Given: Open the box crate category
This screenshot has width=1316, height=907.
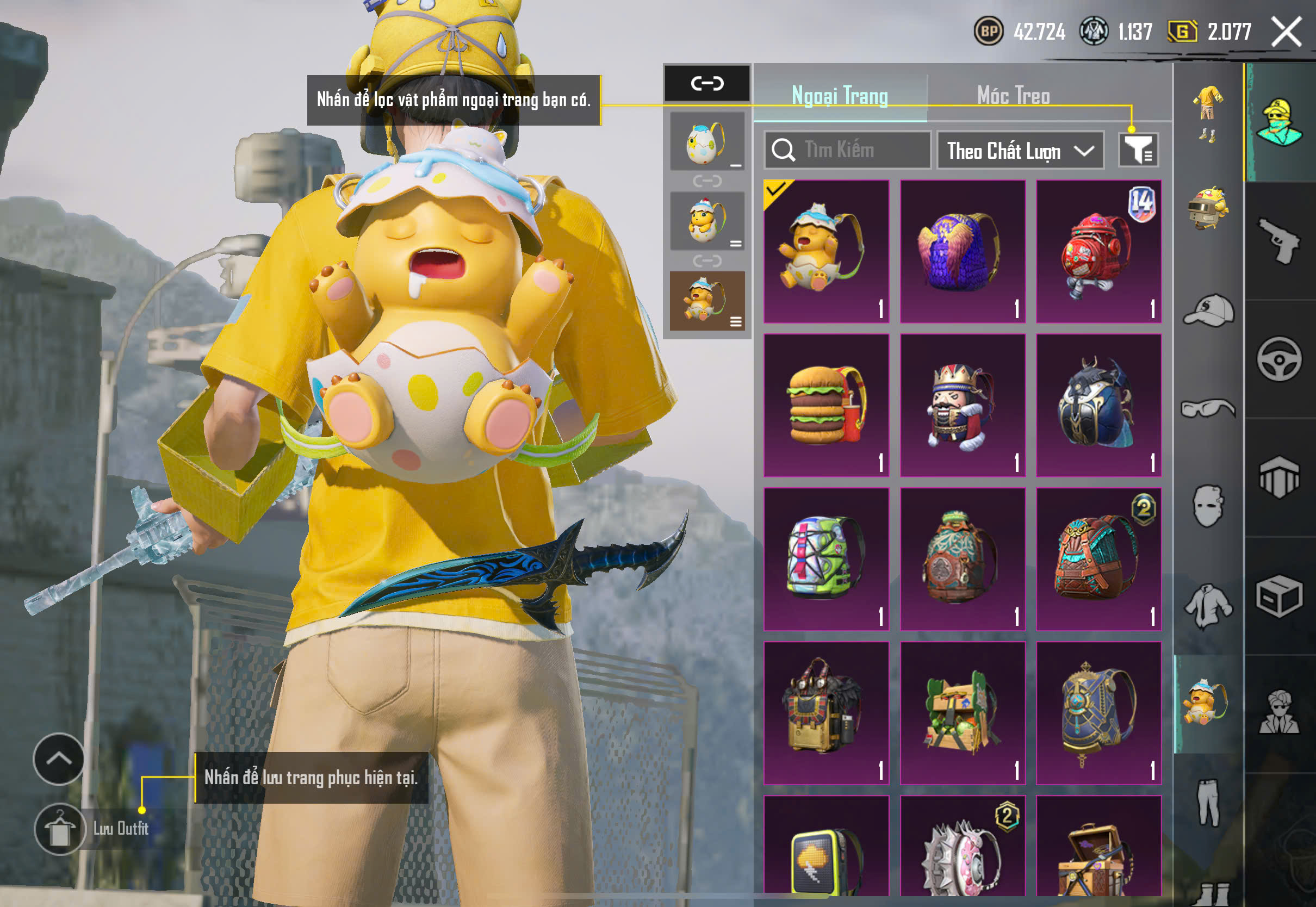Looking at the screenshot, I should coord(1280,597).
